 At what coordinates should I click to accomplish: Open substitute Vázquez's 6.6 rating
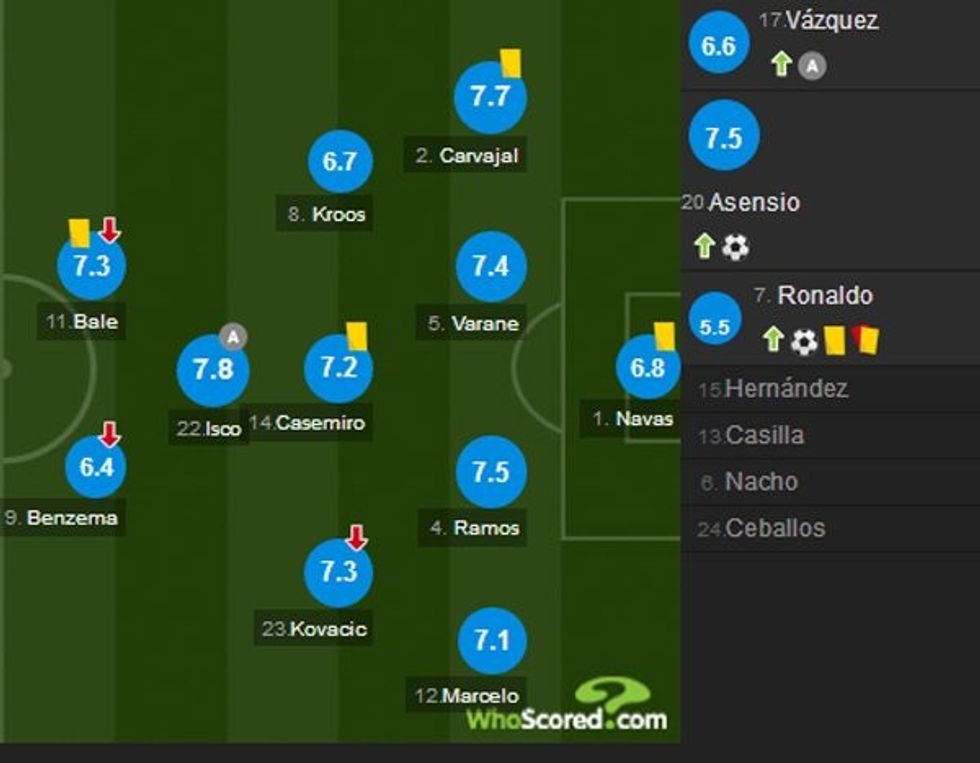(x=718, y=46)
